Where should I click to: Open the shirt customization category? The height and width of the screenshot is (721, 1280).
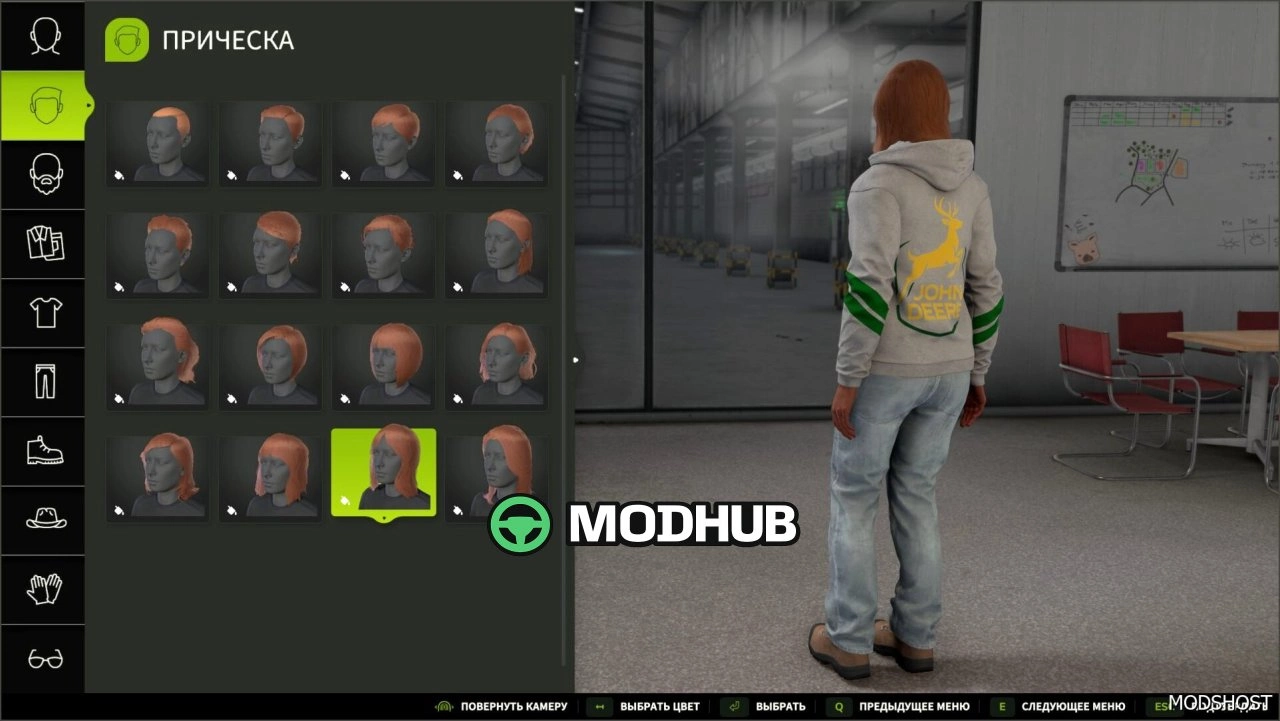[x=43, y=313]
